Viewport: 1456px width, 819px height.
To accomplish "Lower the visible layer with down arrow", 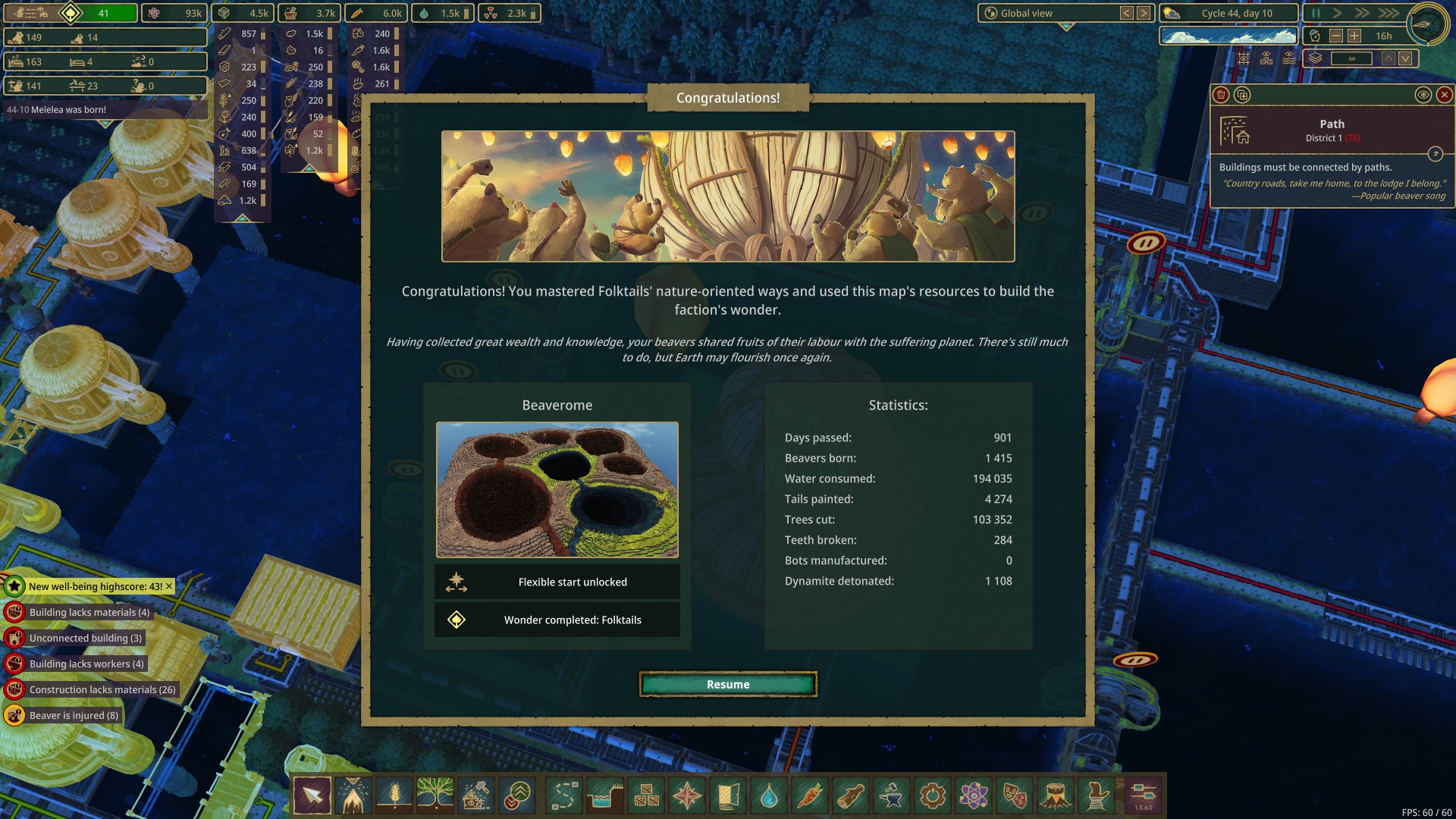I will (x=1405, y=58).
